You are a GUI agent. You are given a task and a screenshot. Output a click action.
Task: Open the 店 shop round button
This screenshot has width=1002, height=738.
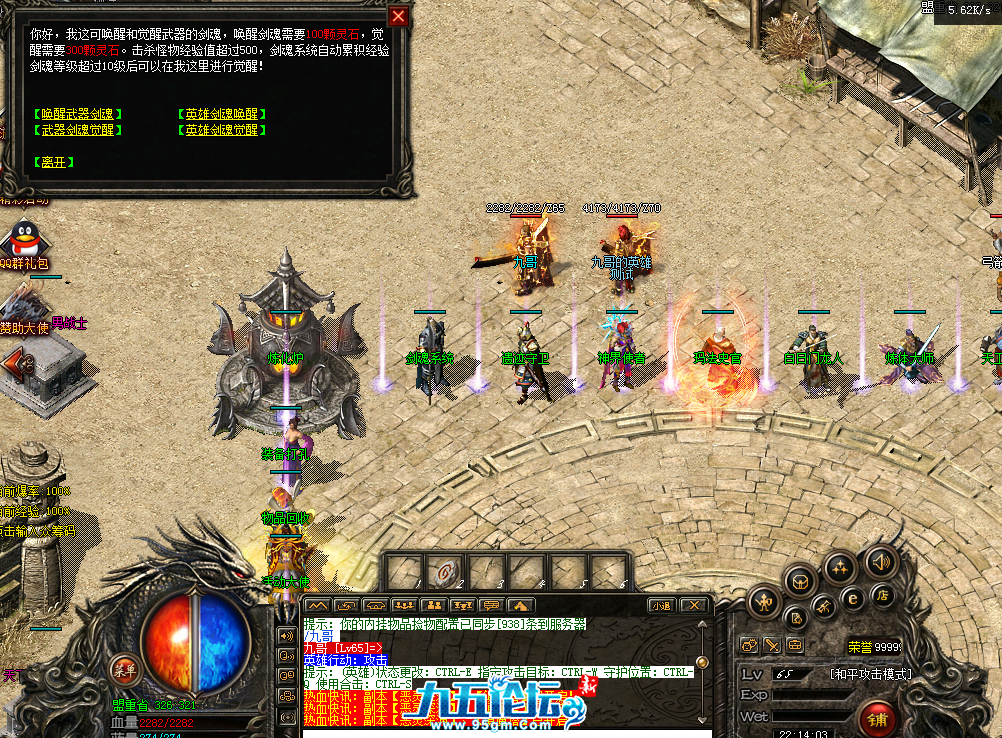tap(883, 594)
